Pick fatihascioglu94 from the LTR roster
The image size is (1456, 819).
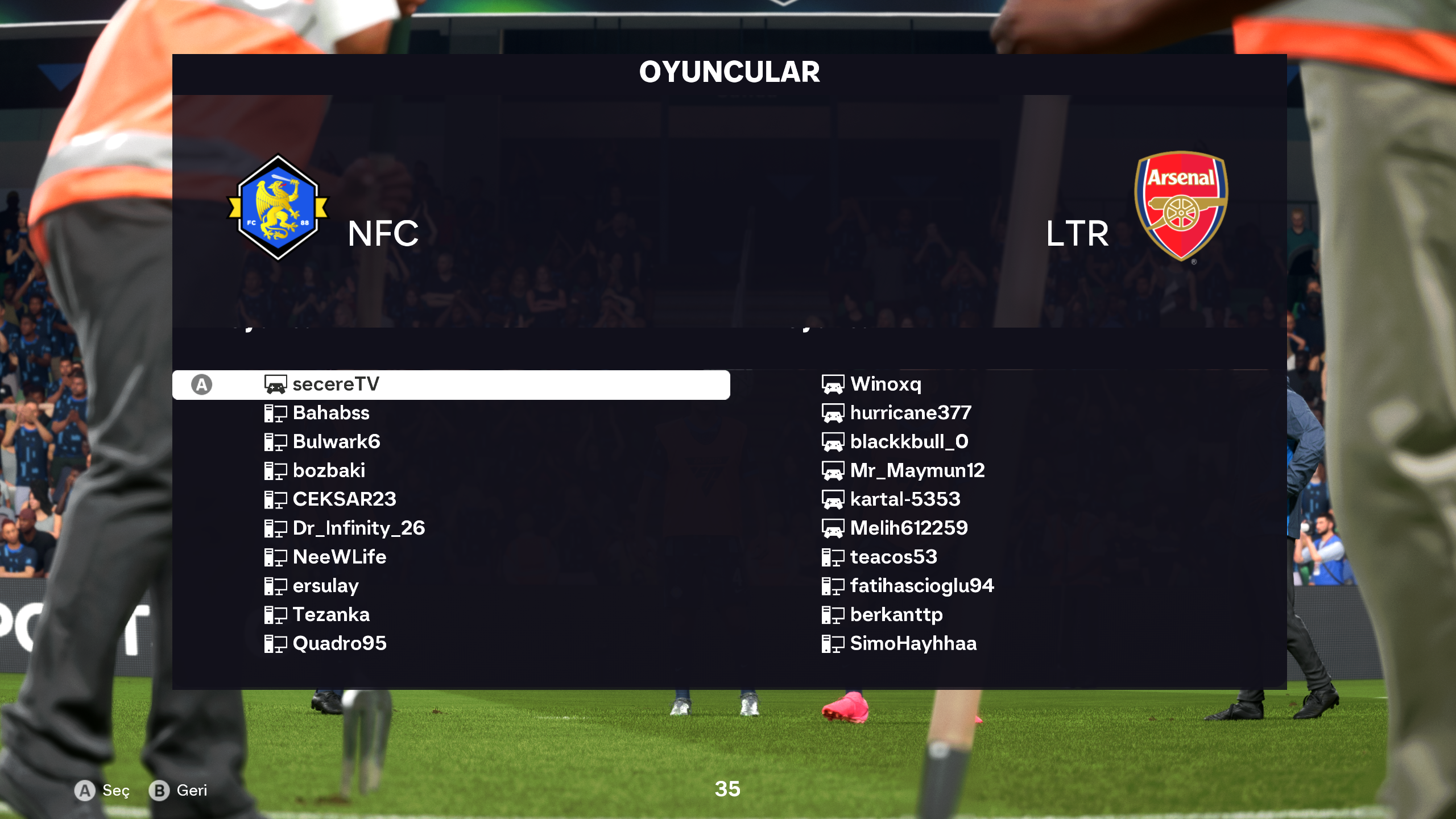922,586
